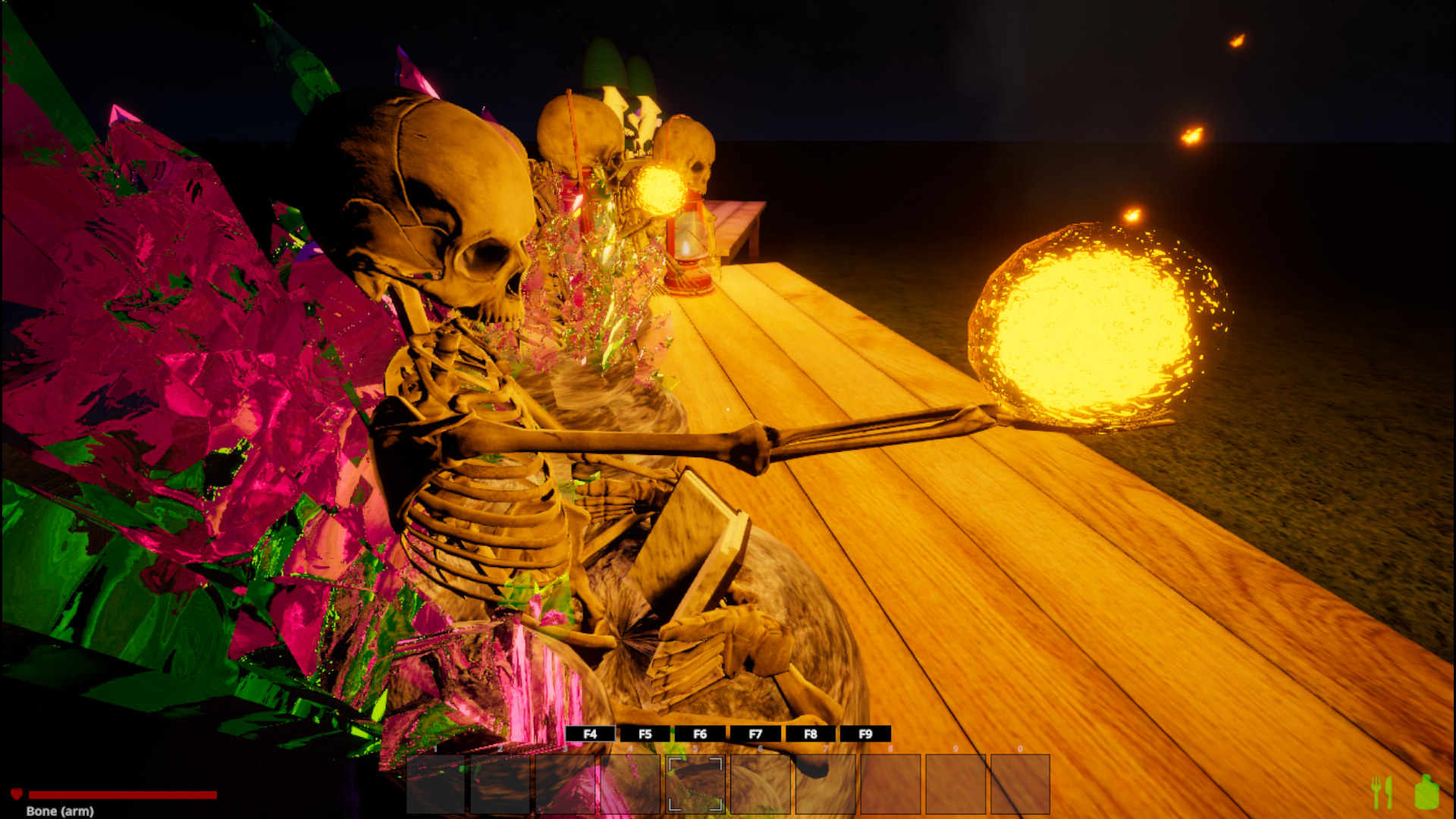Screen dimensions: 1456x819
Task: Select hotbar slot numbered 8
Action: (x=890, y=784)
